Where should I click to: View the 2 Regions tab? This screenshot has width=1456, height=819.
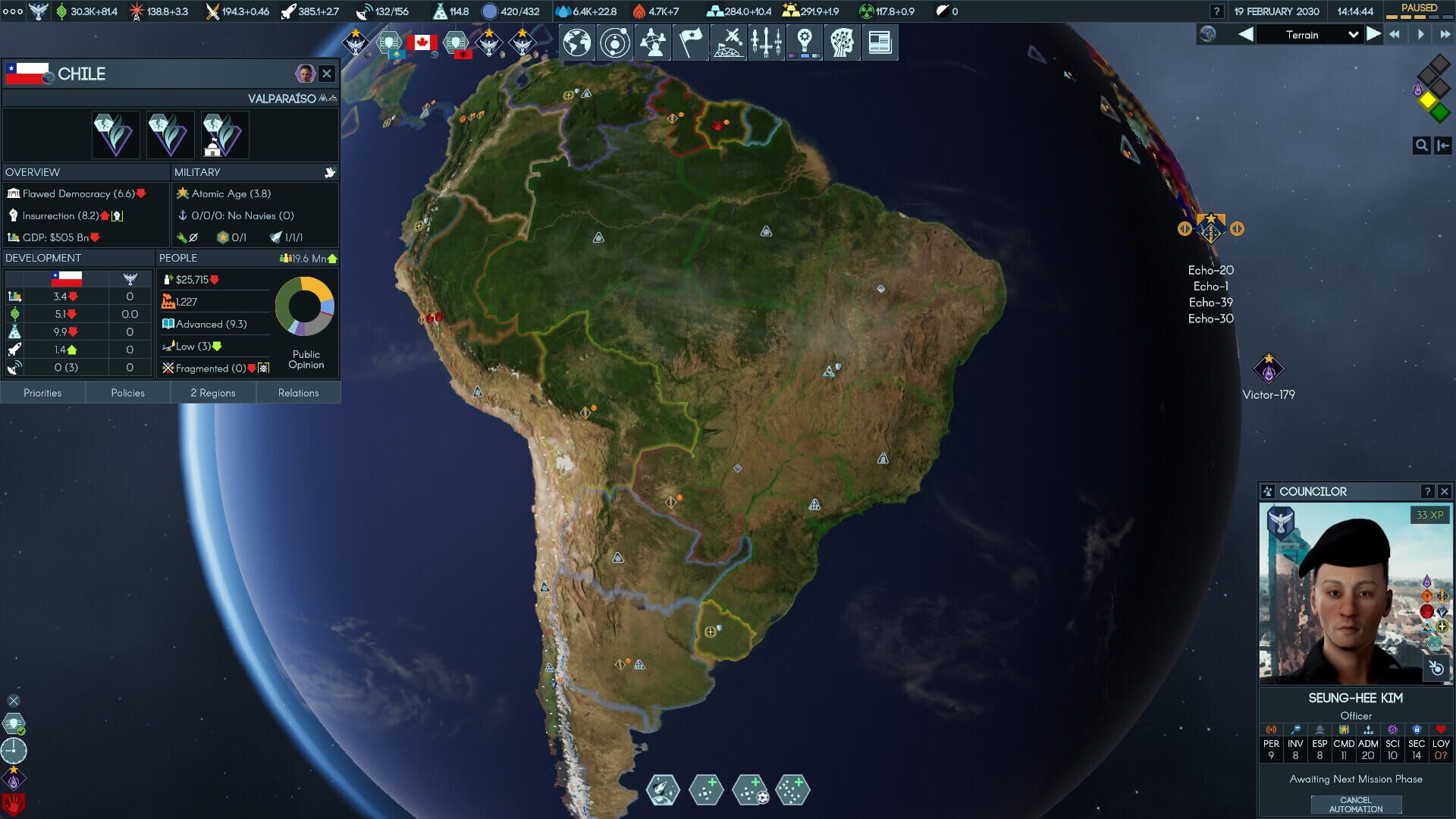[x=213, y=393]
